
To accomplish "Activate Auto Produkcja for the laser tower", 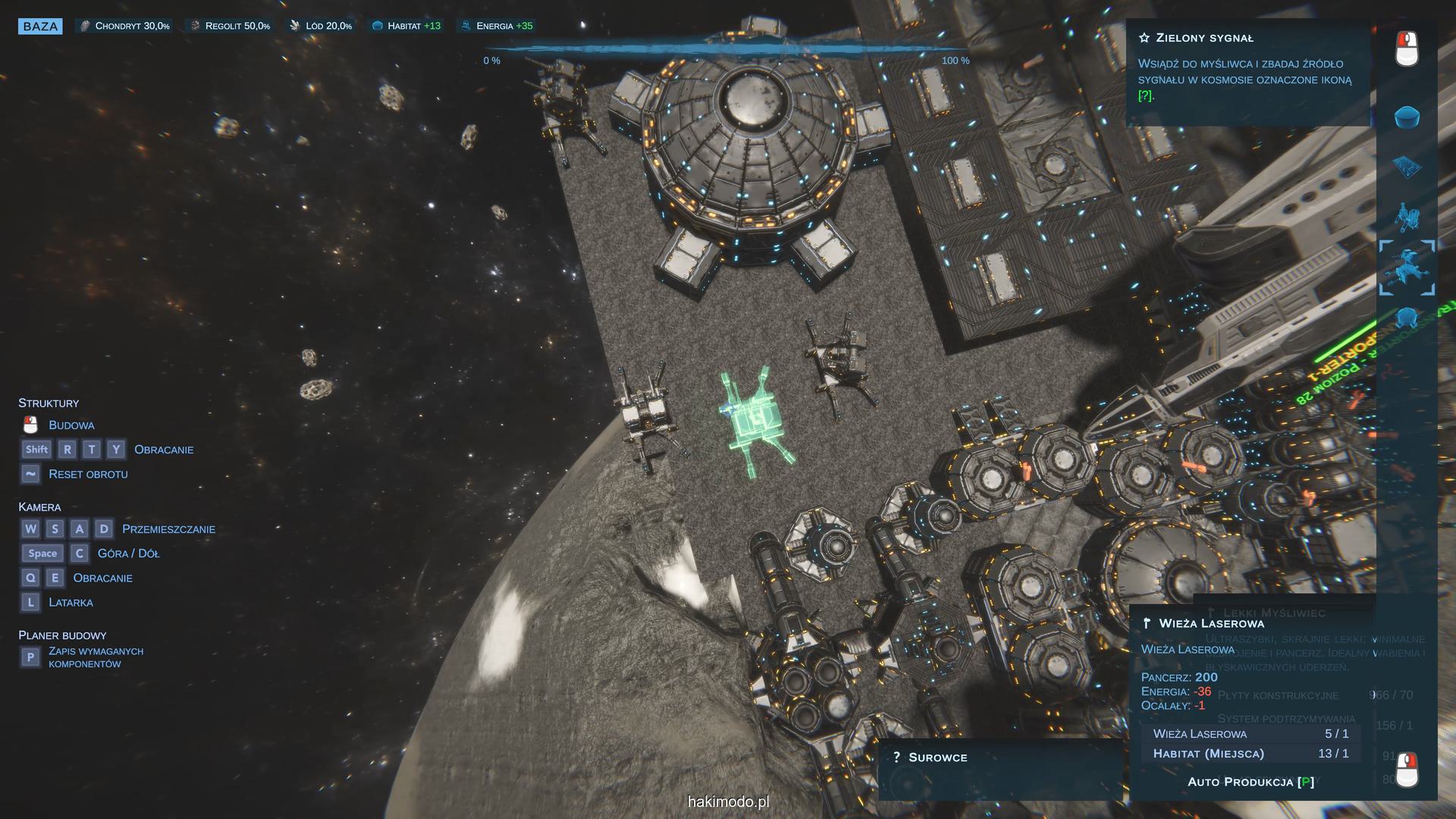I will pos(1250,782).
